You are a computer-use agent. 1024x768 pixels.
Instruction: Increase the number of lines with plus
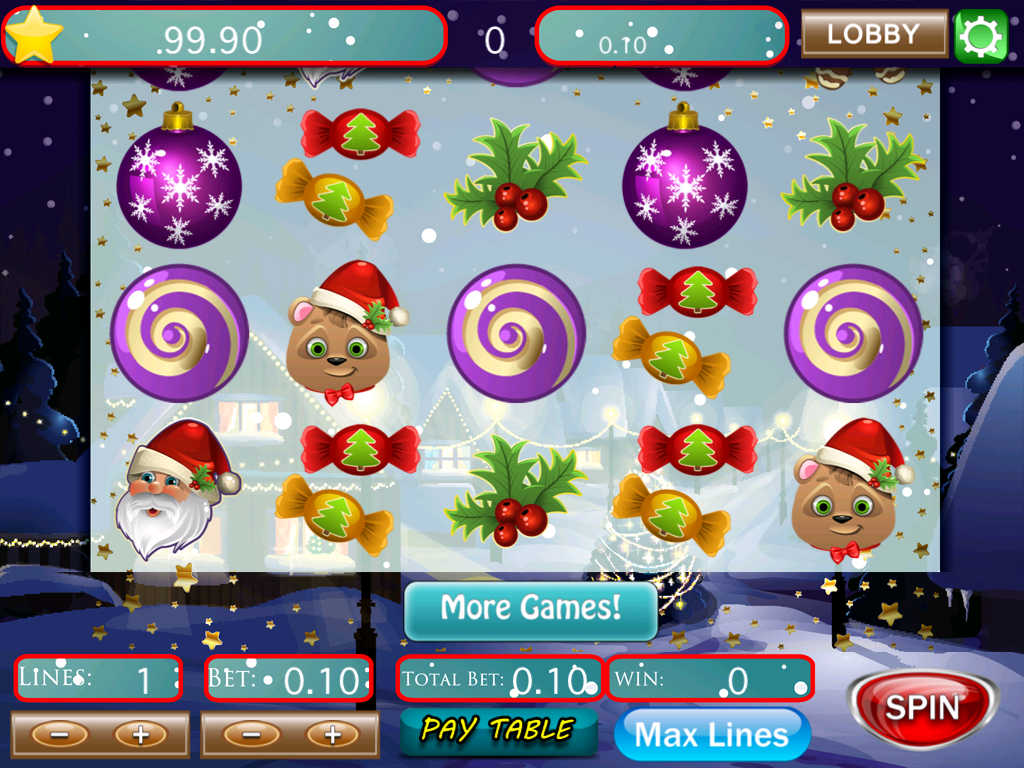[x=140, y=735]
